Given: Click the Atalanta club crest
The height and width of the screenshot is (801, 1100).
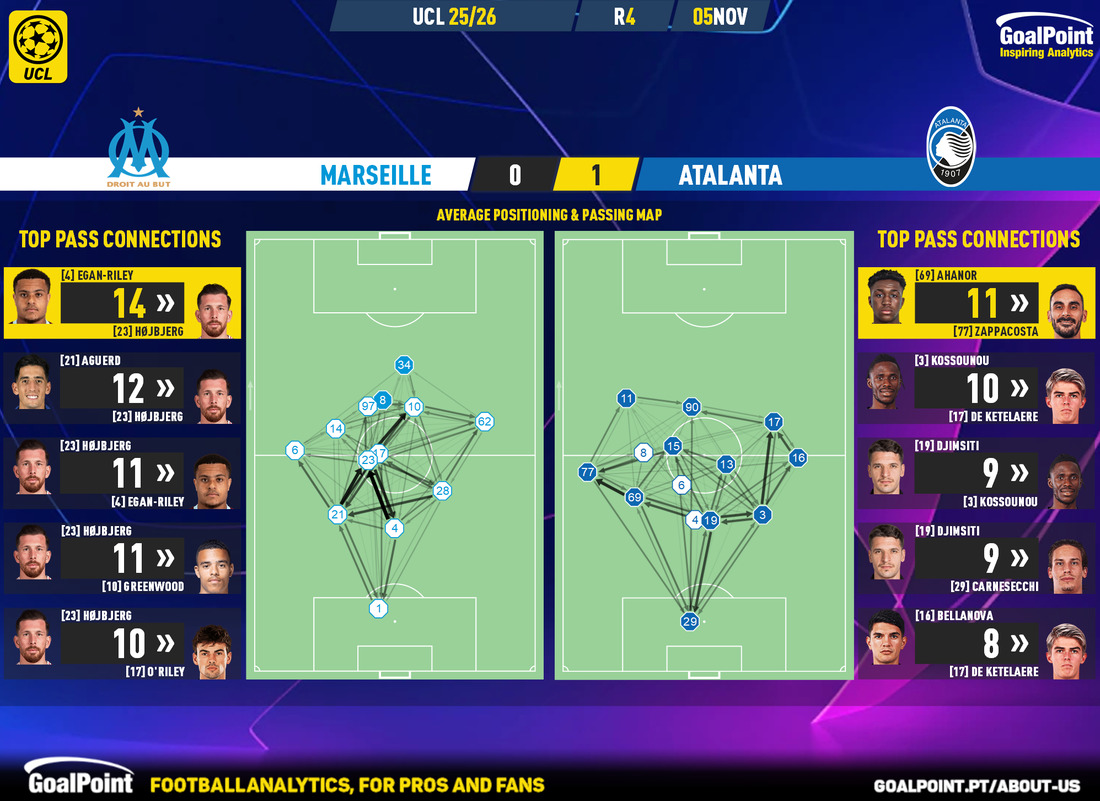Looking at the screenshot, I should pyautogui.click(x=950, y=146).
